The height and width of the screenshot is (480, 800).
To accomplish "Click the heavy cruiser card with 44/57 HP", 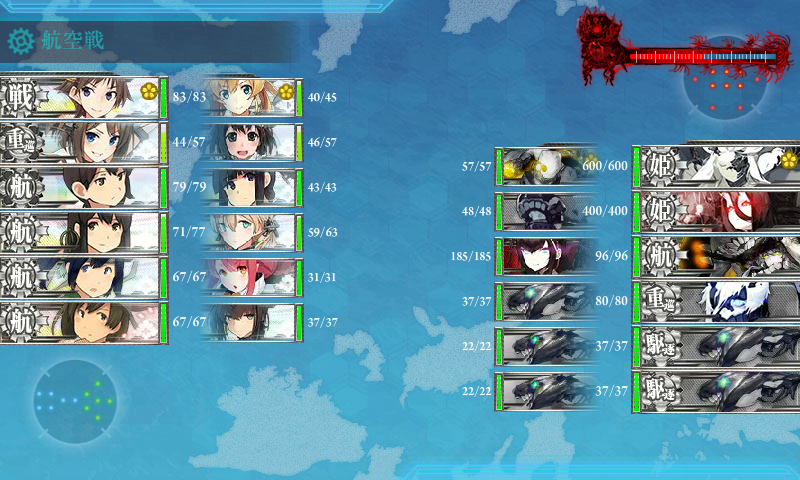I will pos(82,142).
